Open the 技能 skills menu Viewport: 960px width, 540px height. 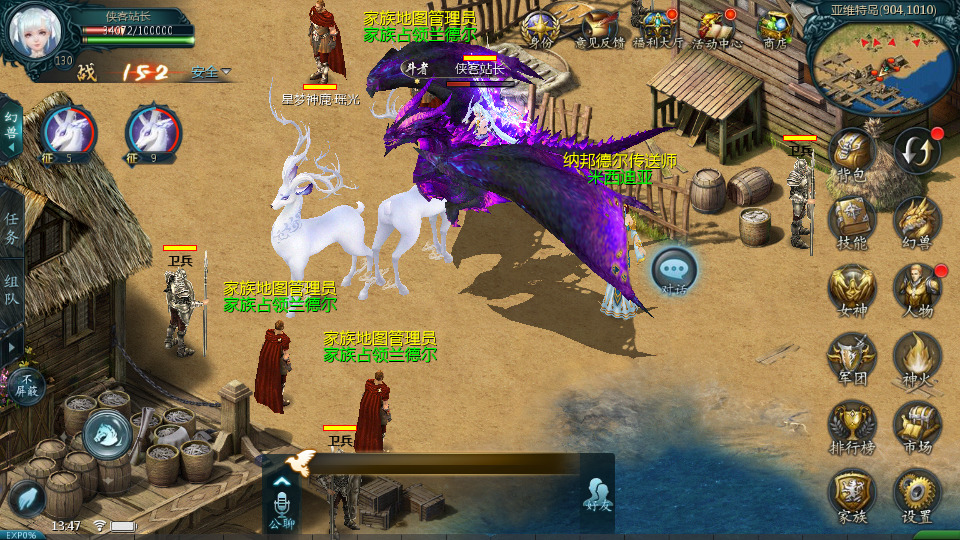852,221
